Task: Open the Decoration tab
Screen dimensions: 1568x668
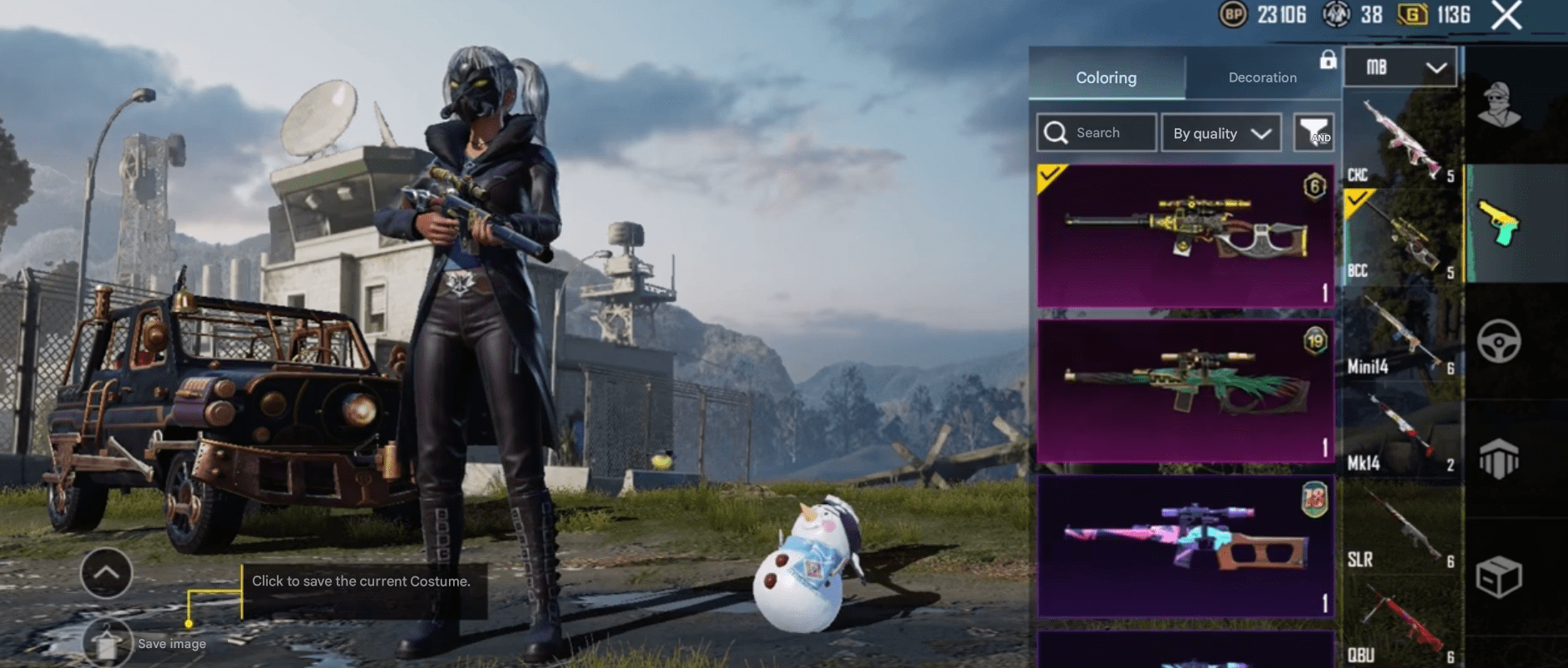Action: (x=1262, y=77)
